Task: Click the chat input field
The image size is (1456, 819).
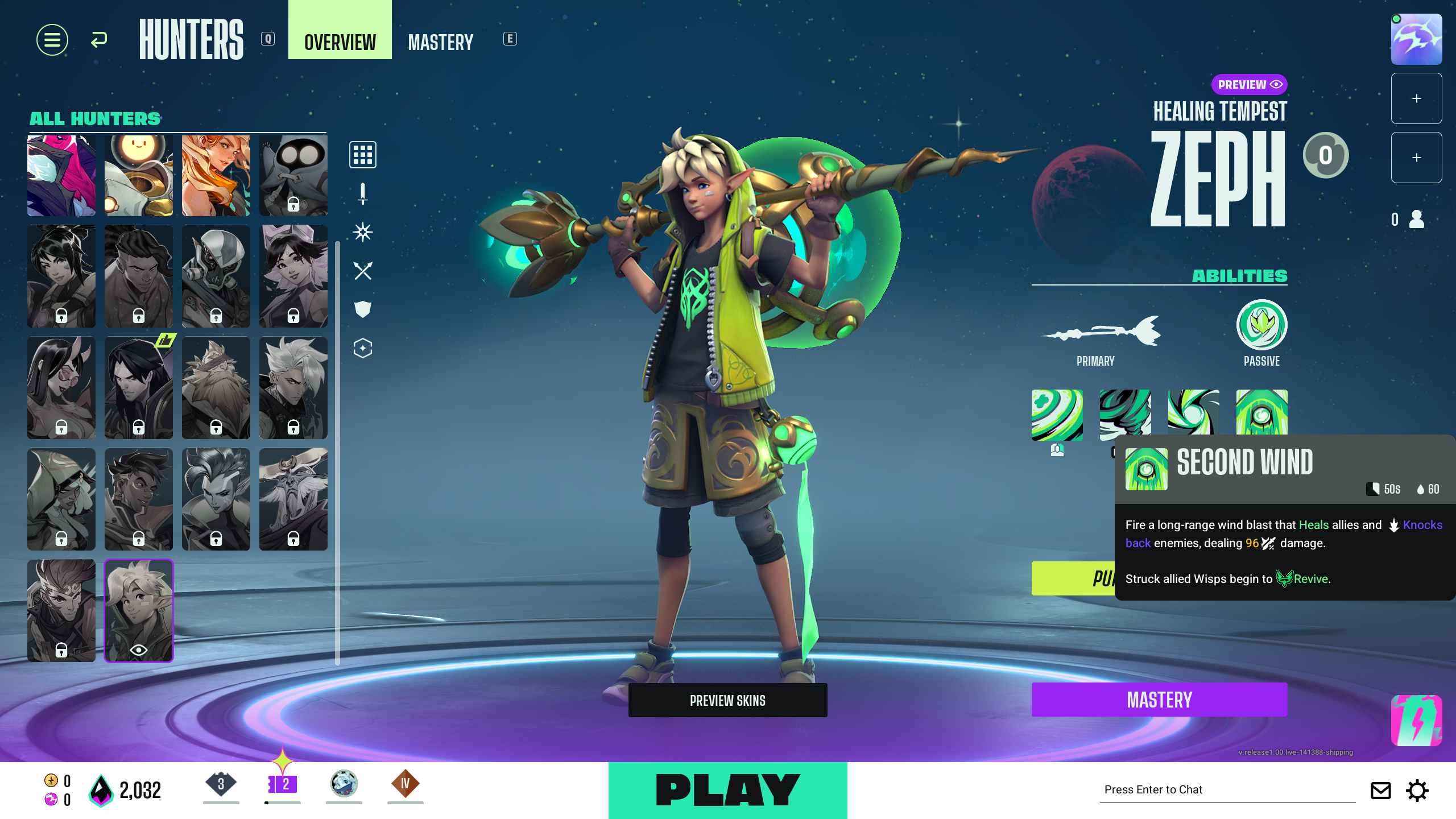Action: click(1227, 789)
